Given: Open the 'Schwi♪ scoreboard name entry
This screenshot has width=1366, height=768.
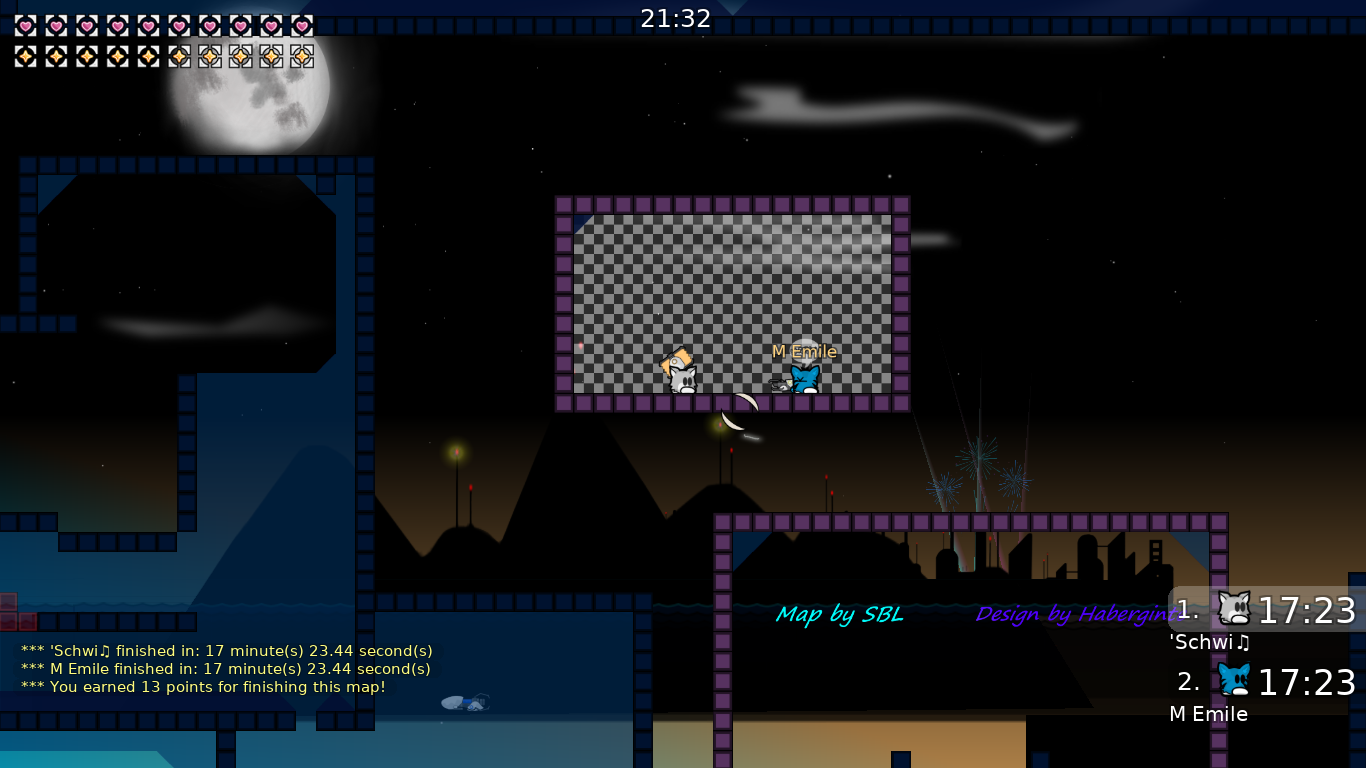Looking at the screenshot, I should (x=1209, y=643).
